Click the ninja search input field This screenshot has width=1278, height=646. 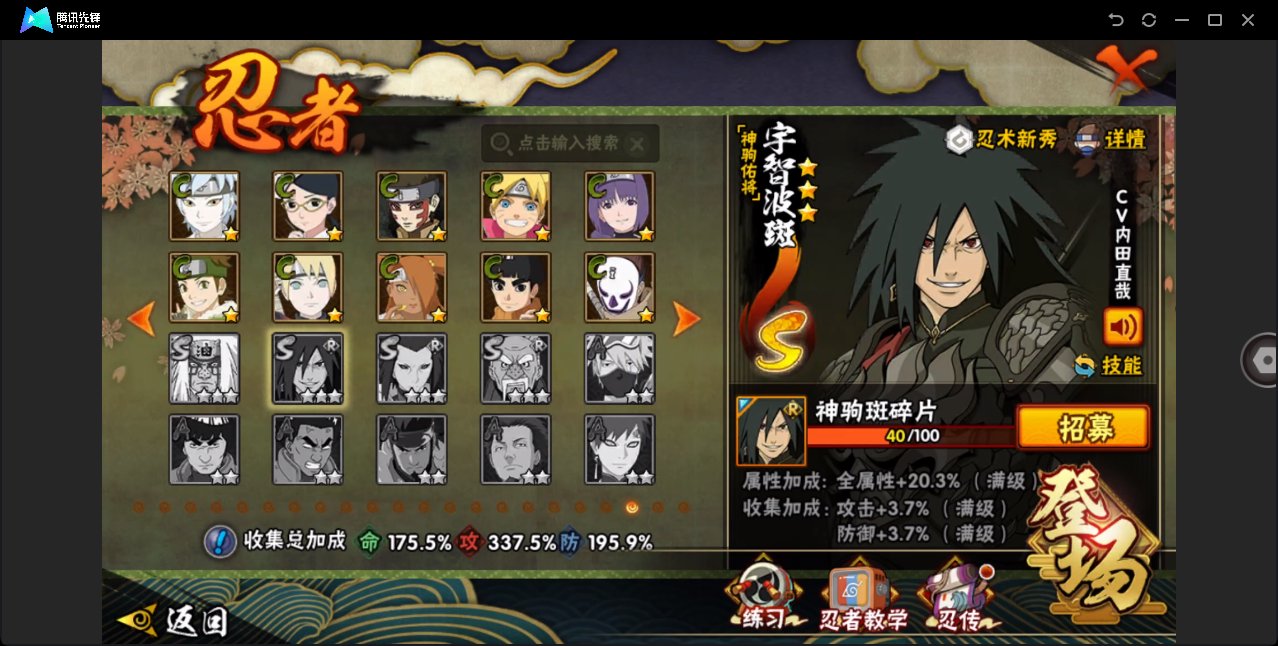tap(568, 144)
